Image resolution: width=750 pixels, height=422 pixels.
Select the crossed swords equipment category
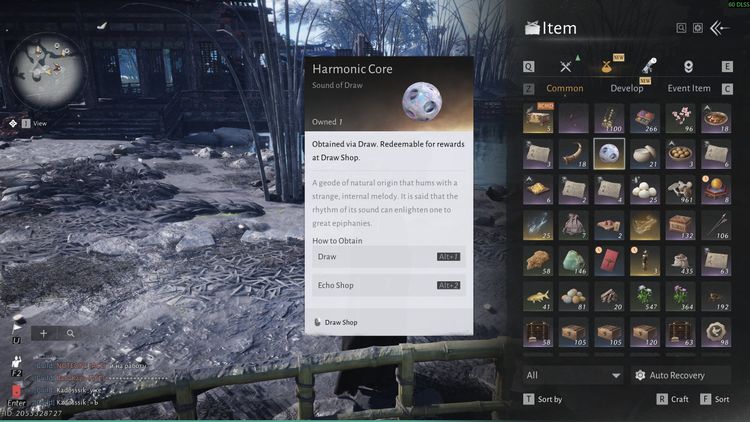coord(566,66)
